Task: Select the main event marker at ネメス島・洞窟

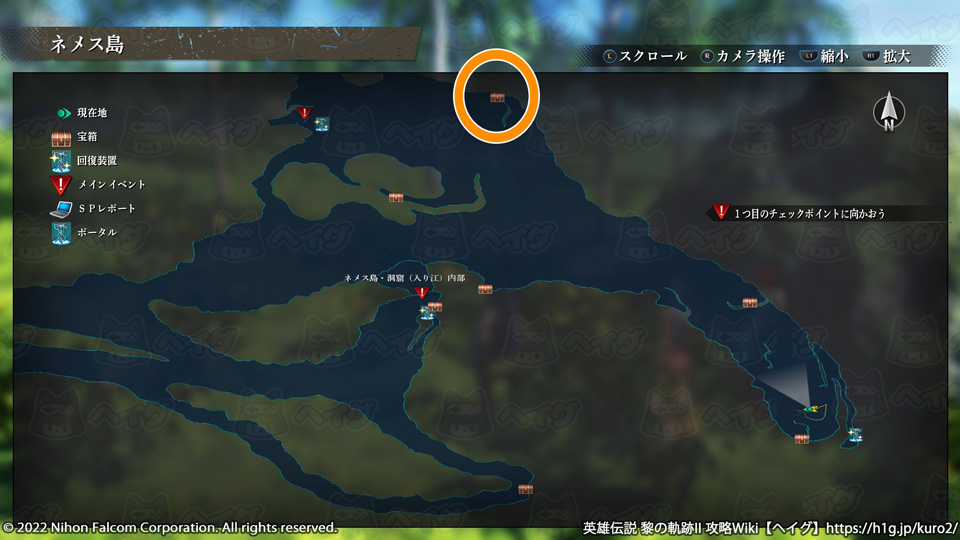Action: pyautogui.click(x=422, y=294)
